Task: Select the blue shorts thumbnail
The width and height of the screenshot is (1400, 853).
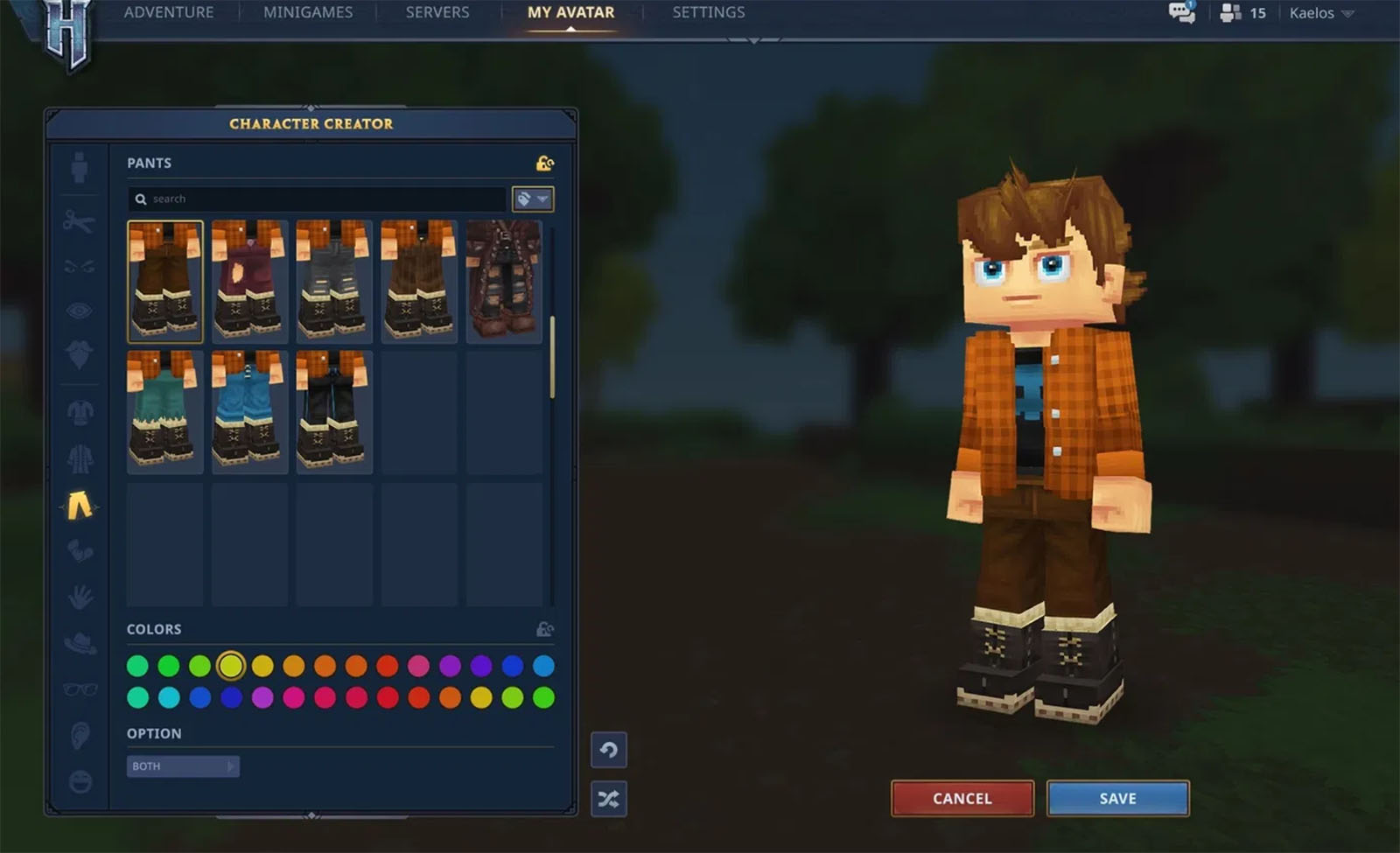Action: pos(249,409)
